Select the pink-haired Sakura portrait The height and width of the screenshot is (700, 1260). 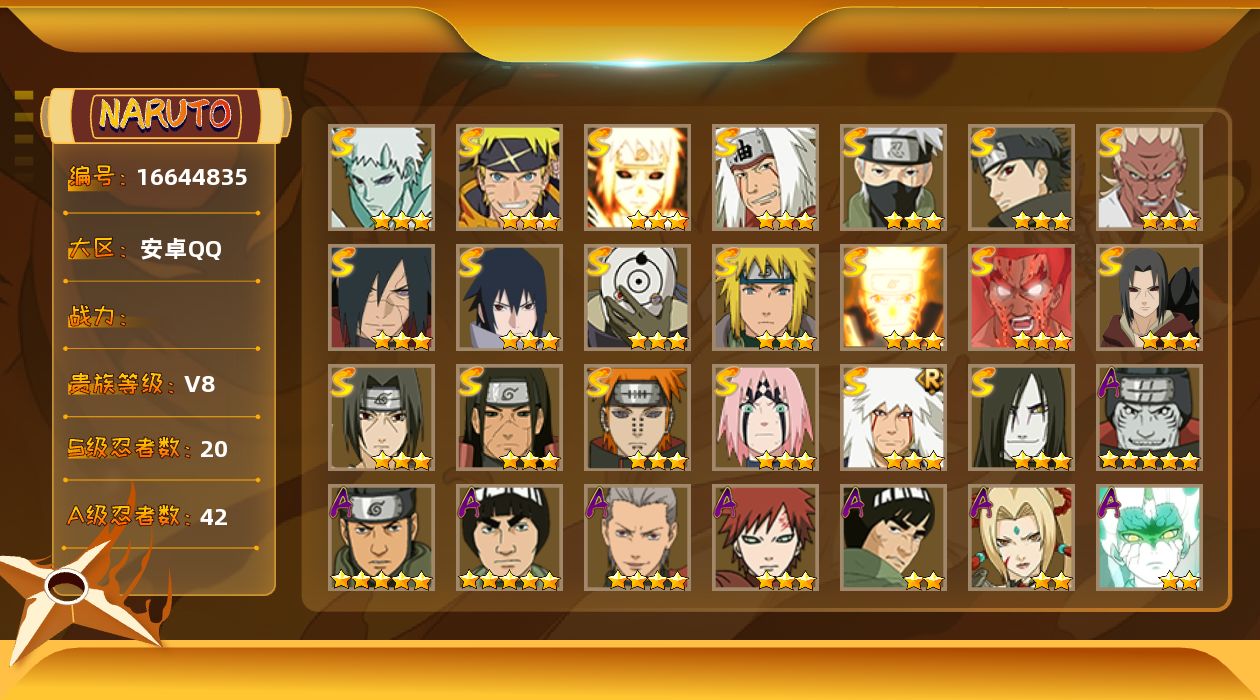[765, 417]
